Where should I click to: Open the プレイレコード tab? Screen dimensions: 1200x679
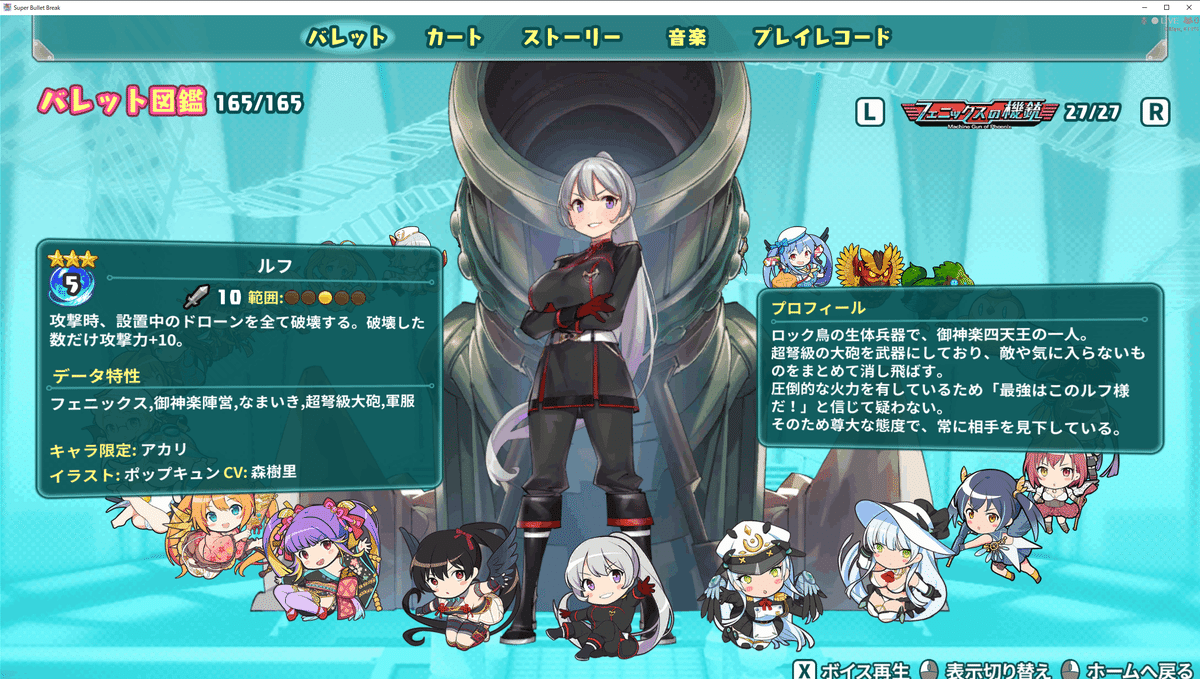click(x=821, y=38)
